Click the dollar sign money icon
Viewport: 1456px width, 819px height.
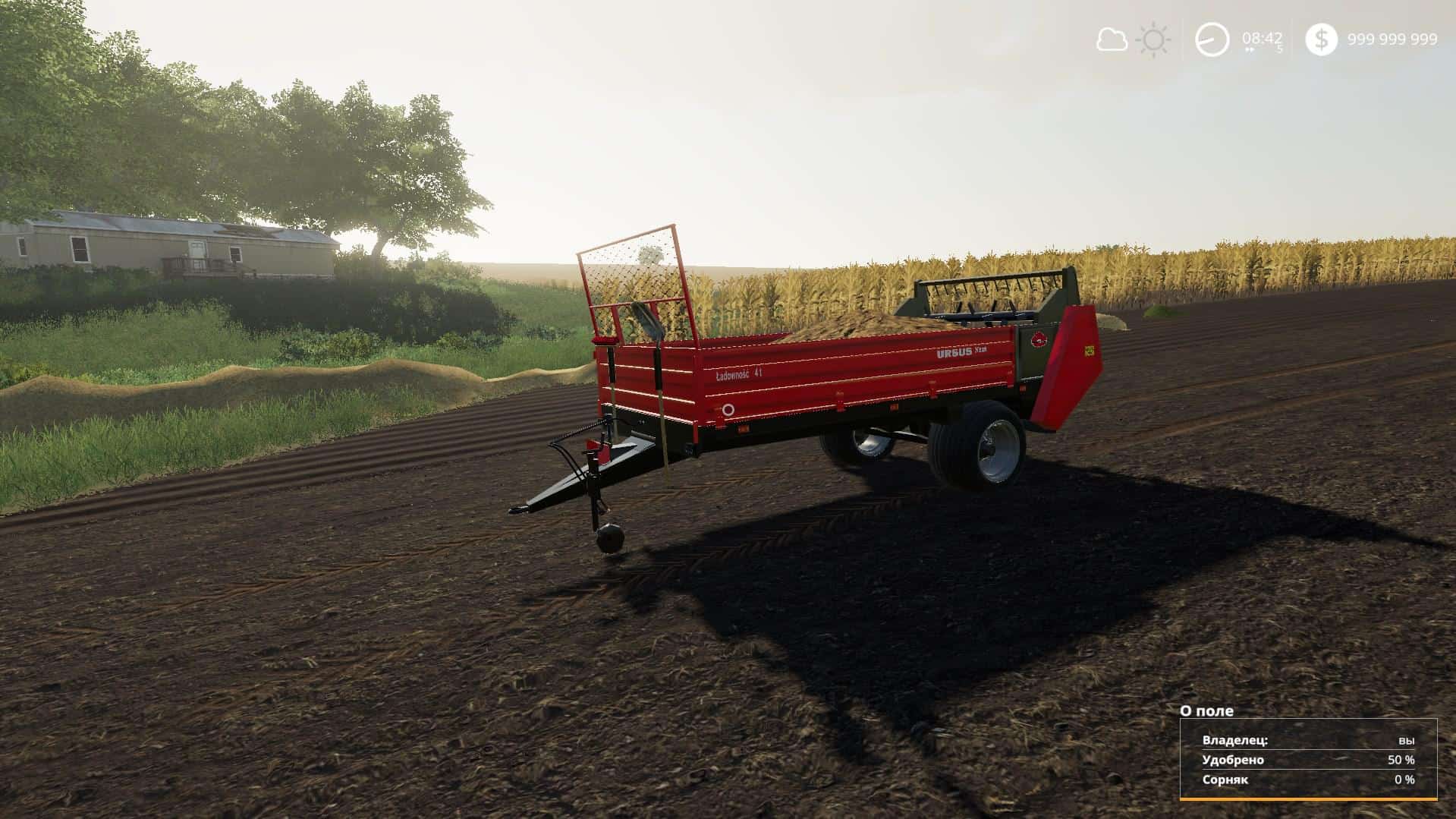click(x=1321, y=39)
